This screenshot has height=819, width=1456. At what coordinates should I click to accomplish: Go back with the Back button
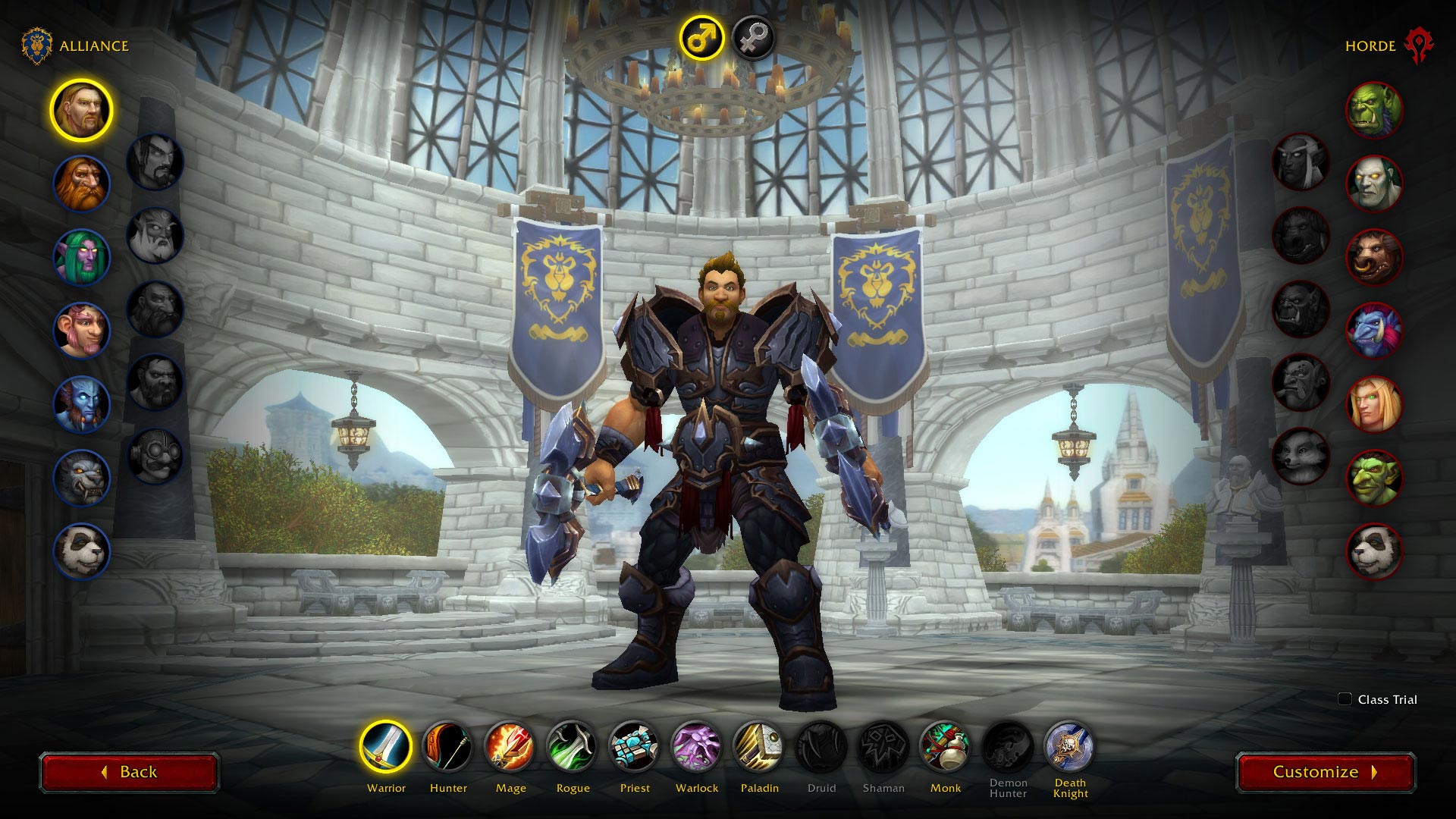coord(129,772)
